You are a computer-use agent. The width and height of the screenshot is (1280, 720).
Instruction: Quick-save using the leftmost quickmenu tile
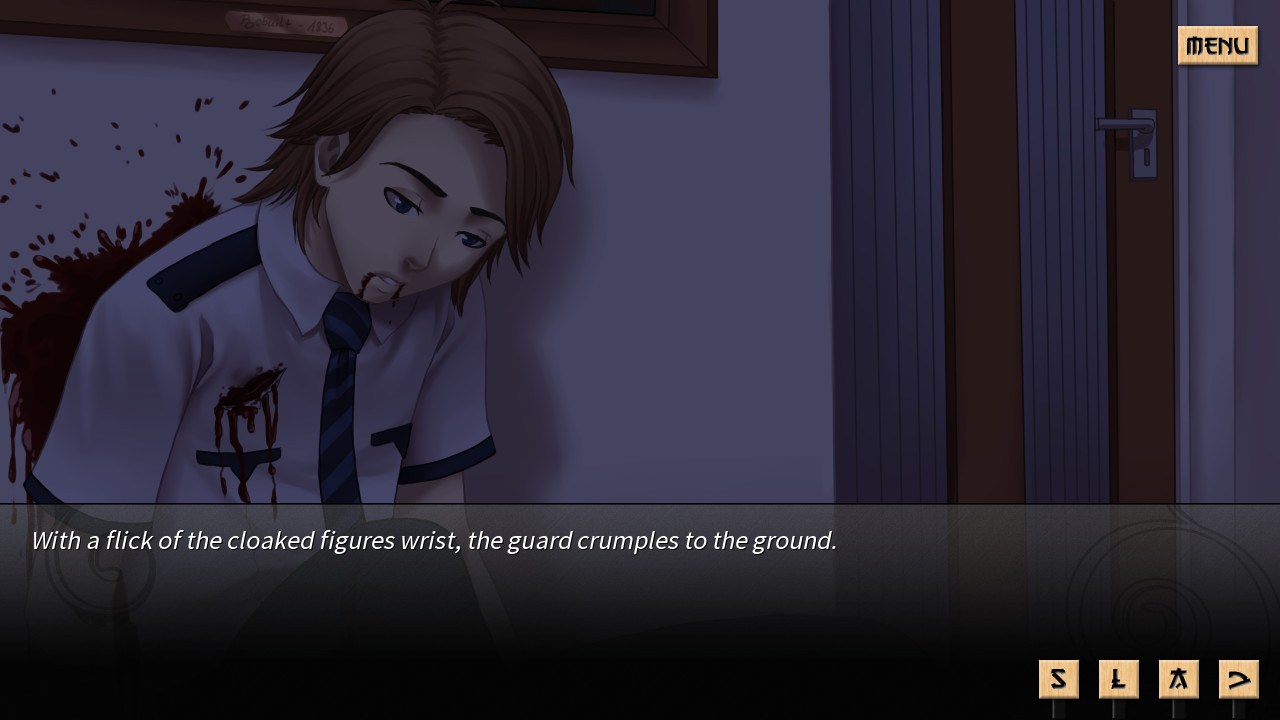[x=1058, y=678]
